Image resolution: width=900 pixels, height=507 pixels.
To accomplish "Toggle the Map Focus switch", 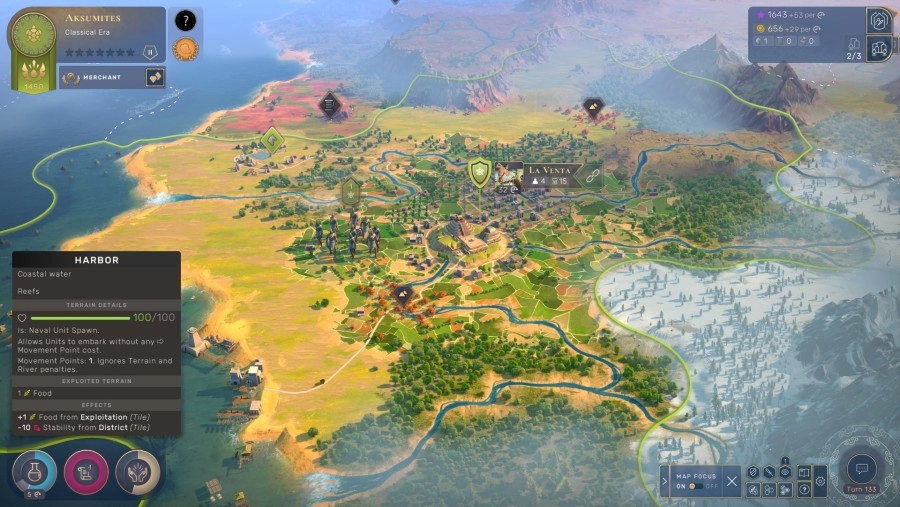I will pos(697,487).
